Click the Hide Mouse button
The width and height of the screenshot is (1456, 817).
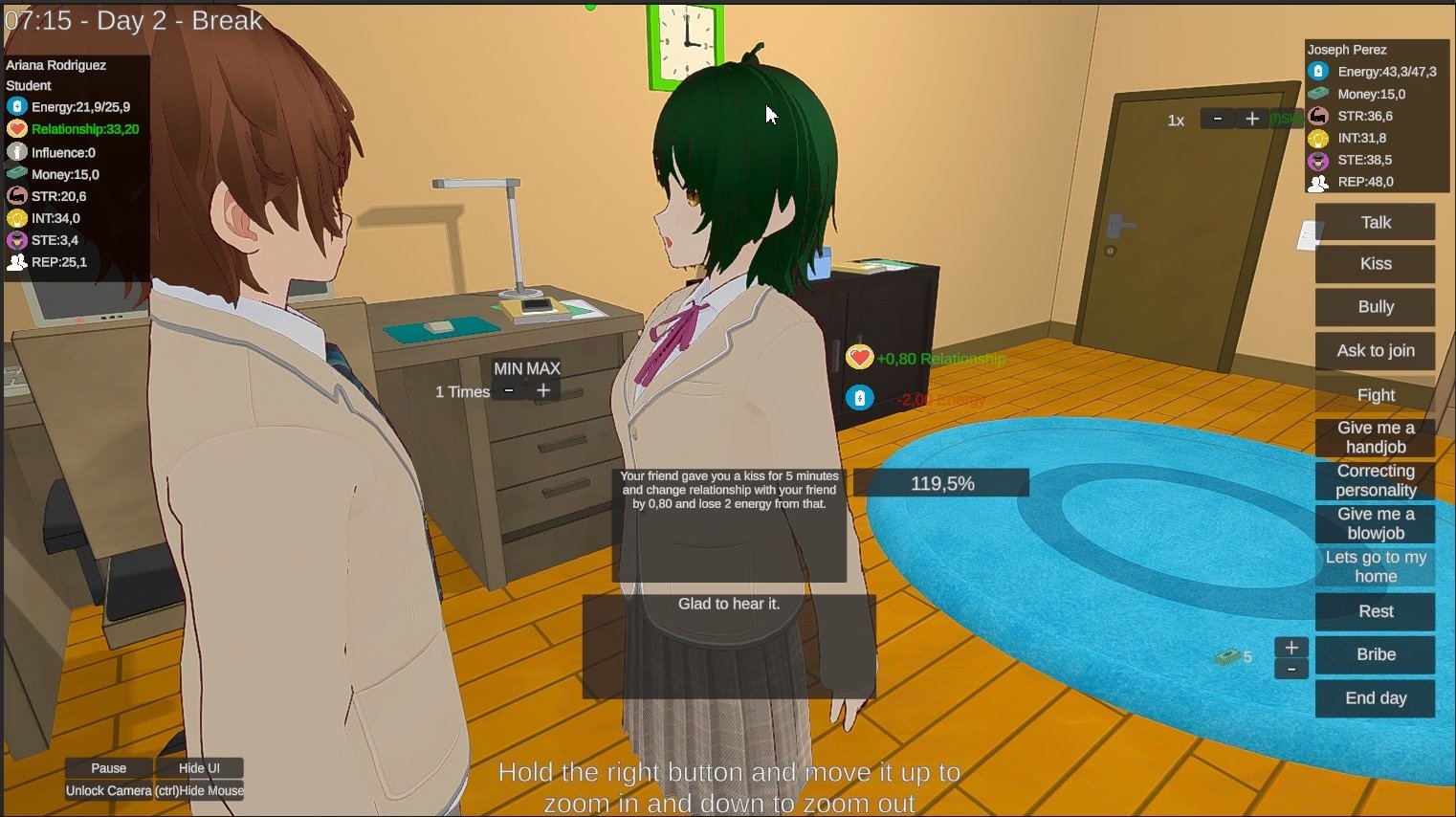pyautogui.click(x=200, y=791)
